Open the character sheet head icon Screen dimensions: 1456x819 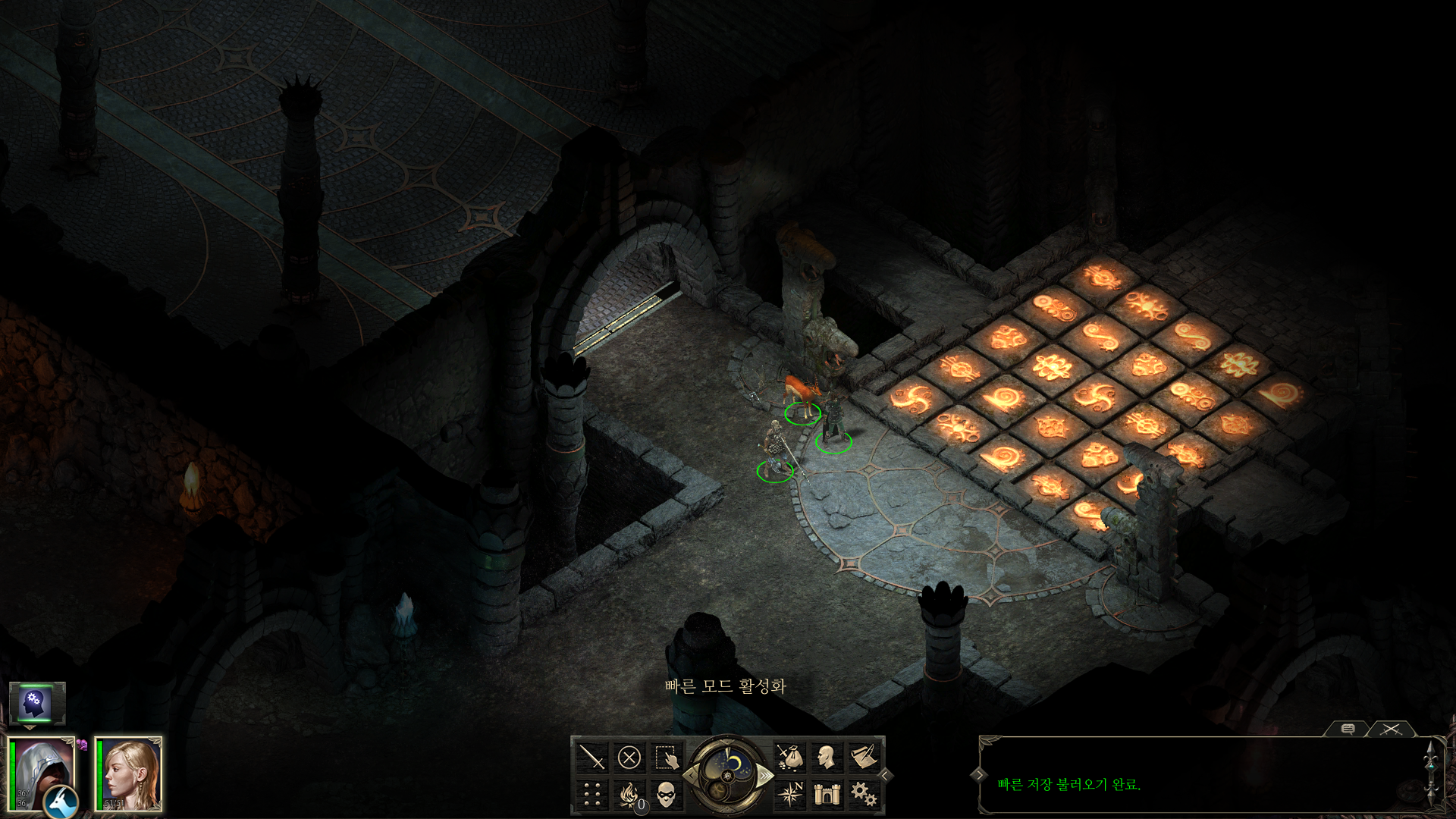827,757
